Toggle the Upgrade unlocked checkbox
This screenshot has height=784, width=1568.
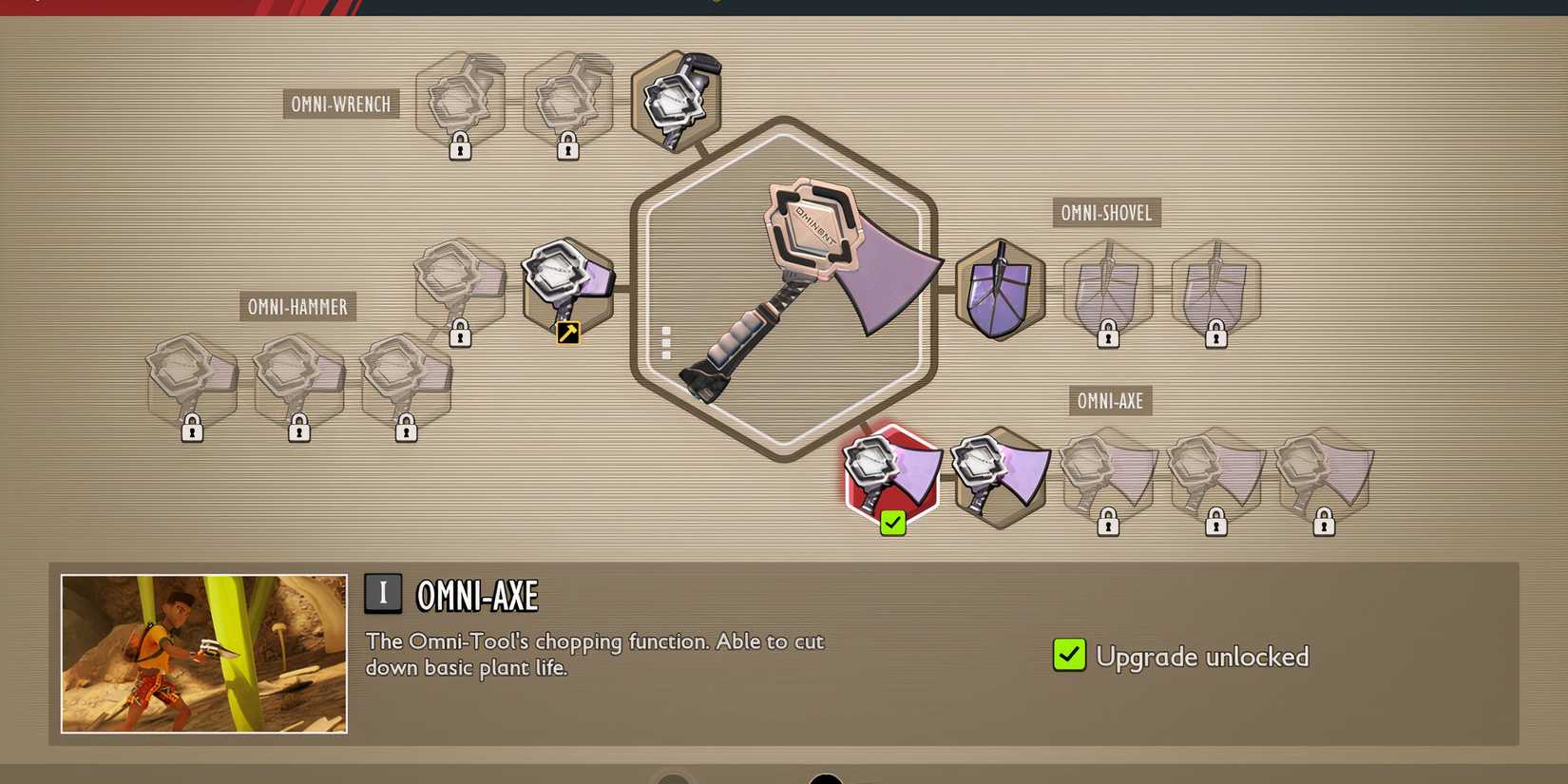(1068, 655)
